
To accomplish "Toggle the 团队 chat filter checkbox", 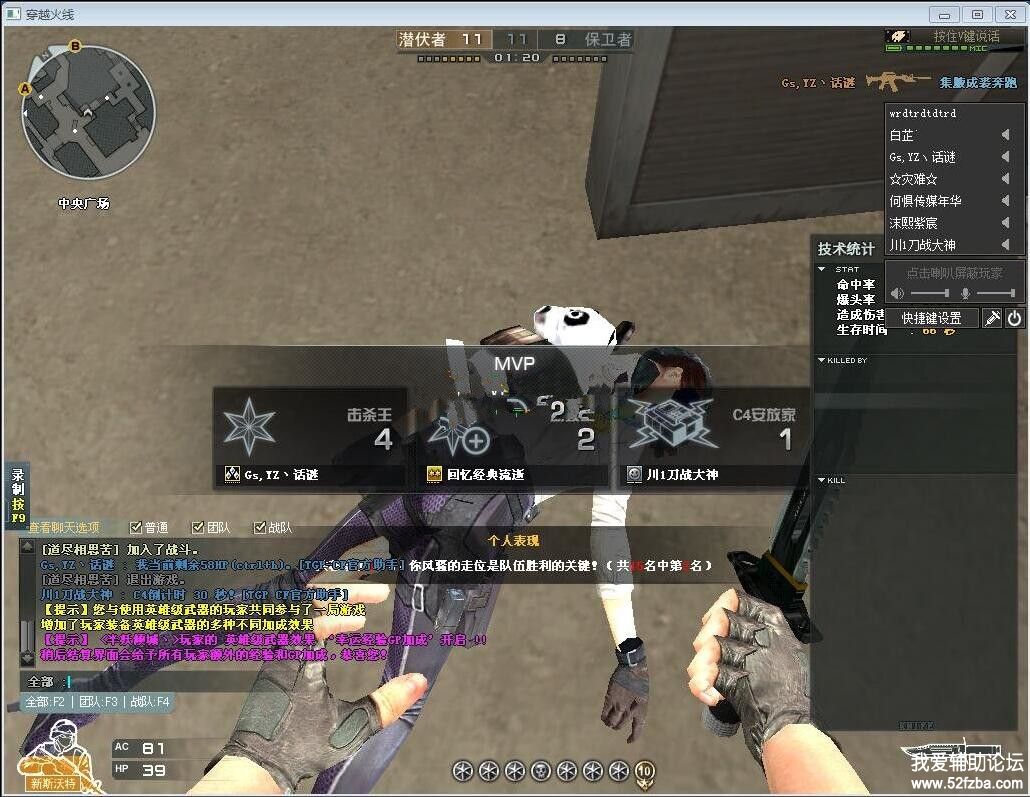I will (x=198, y=527).
